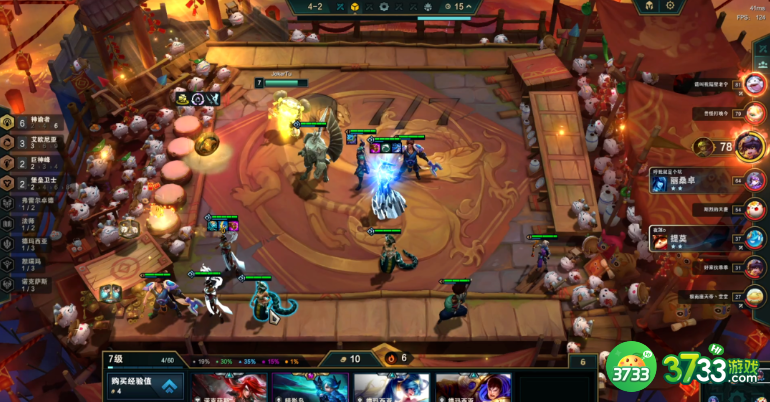Select the 丽桑卓 player entry in the scoreboard
This screenshot has height=402, width=770.
(x=700, y=180)
